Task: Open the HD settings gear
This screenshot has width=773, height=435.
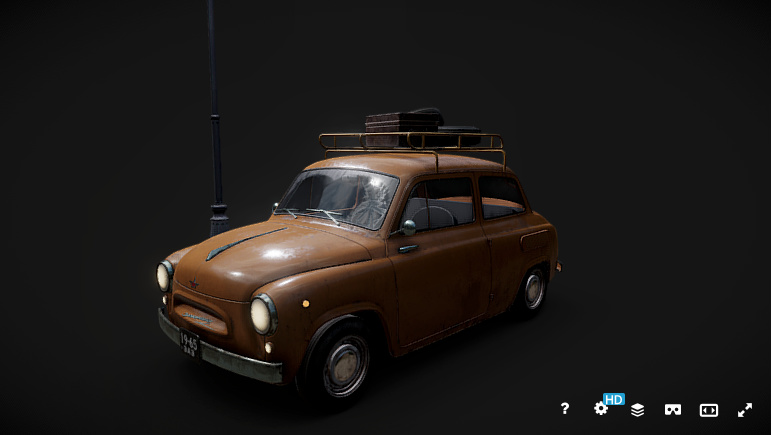Action: [601, 409]
